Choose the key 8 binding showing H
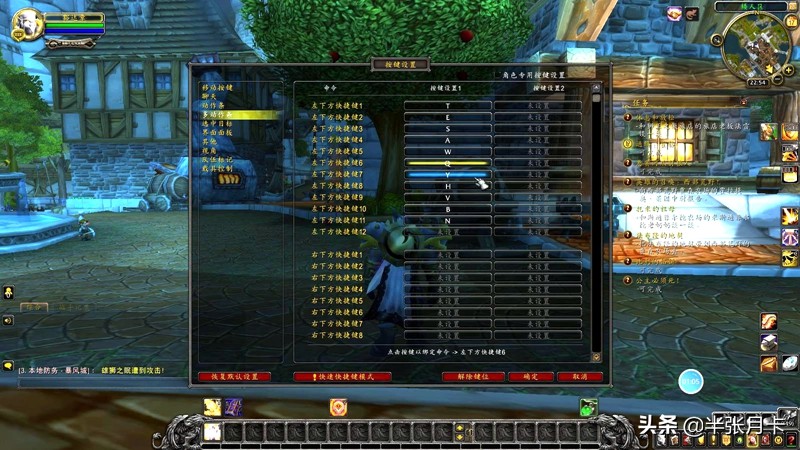The height and width of the screenshot is (450, 800). (447, 186)
